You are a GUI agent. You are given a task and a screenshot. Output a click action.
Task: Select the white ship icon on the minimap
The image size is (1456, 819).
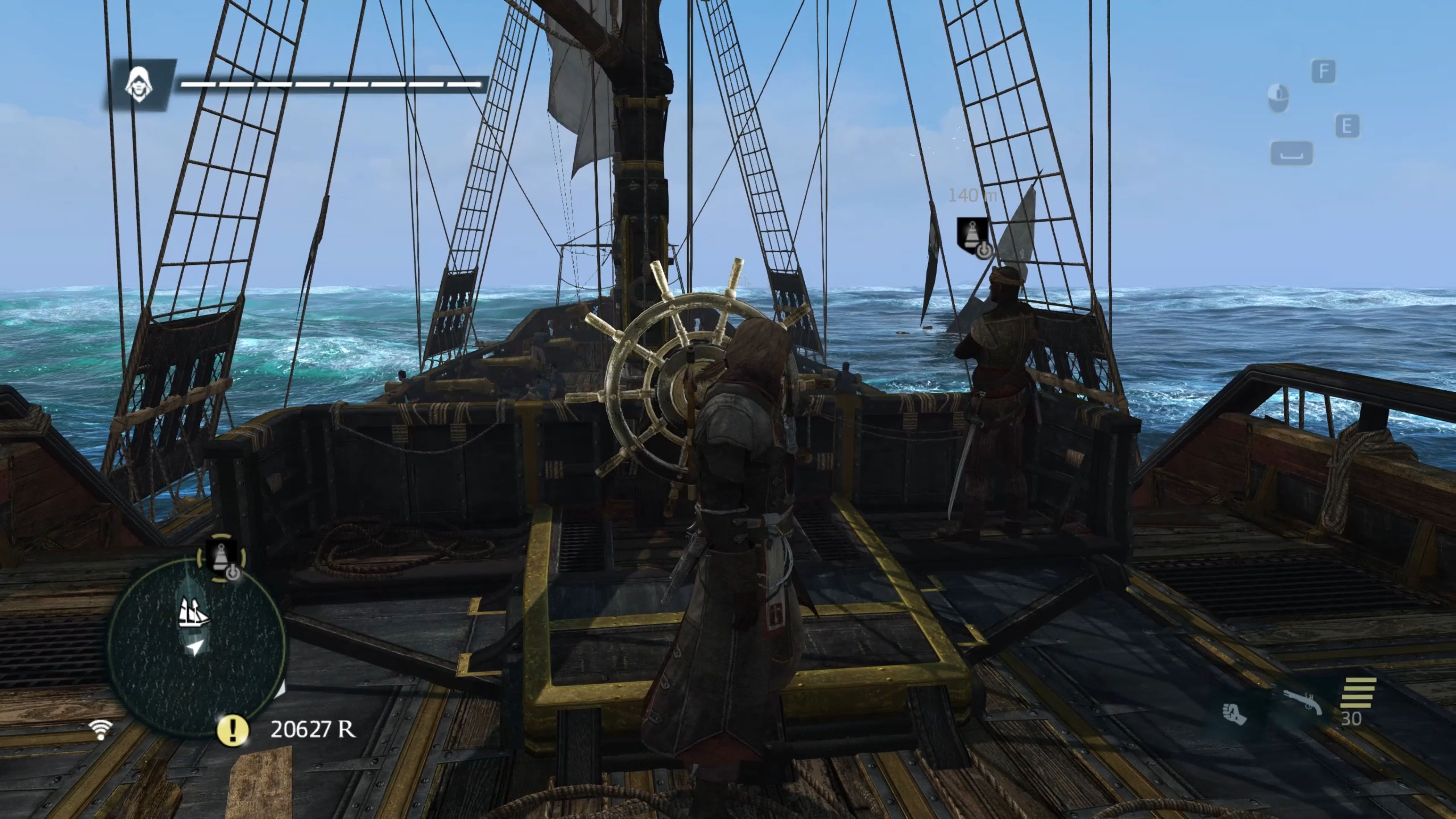click(193, 613)
